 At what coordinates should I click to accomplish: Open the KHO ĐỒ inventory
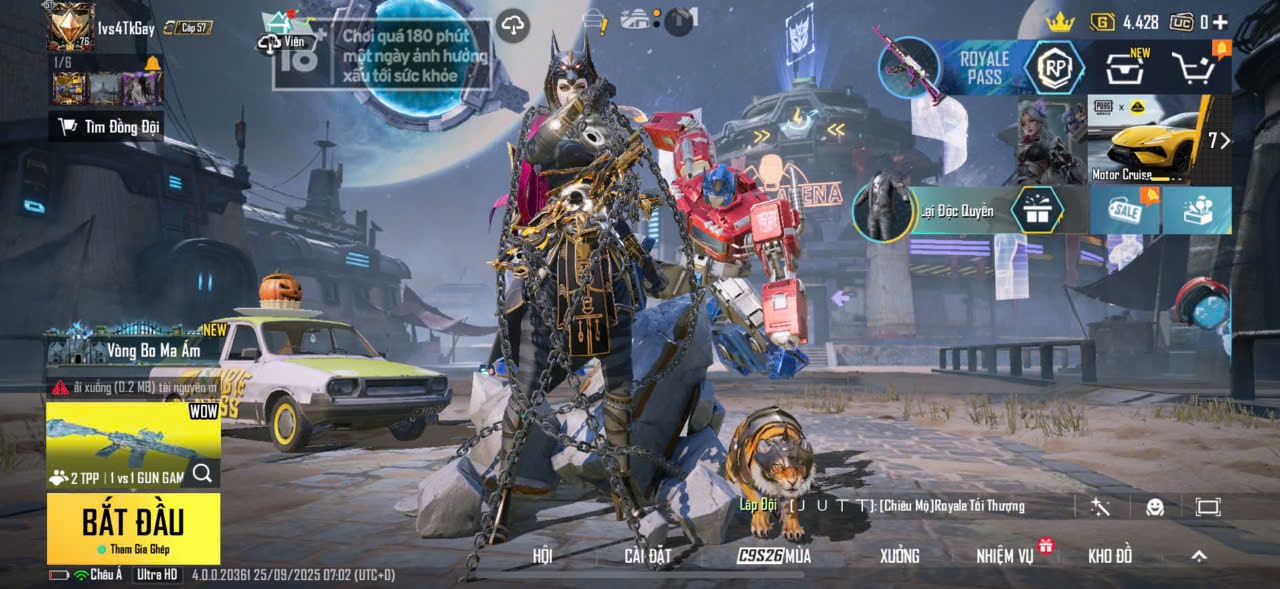tap(1110, 556)
